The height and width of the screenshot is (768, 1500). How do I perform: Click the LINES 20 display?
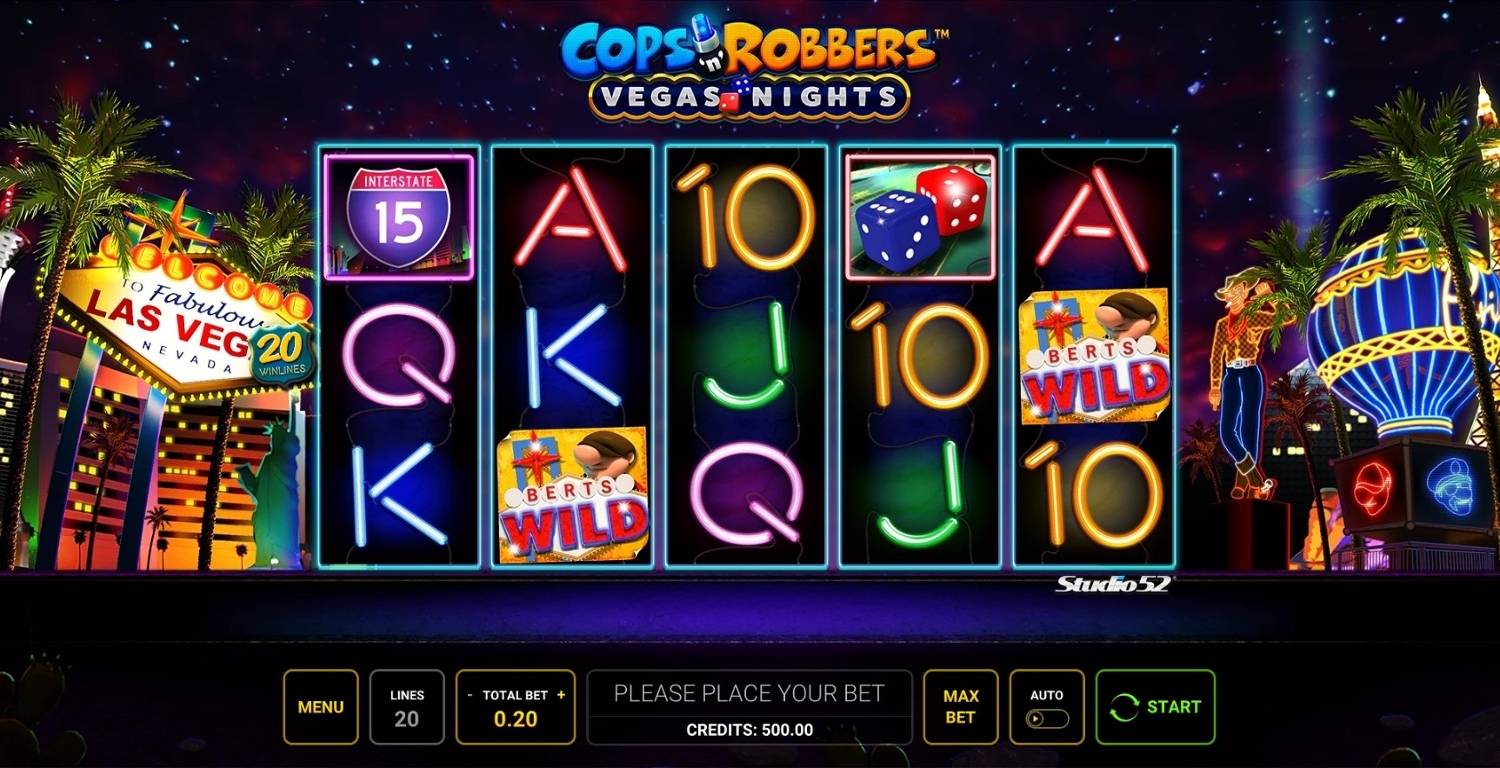406,706
